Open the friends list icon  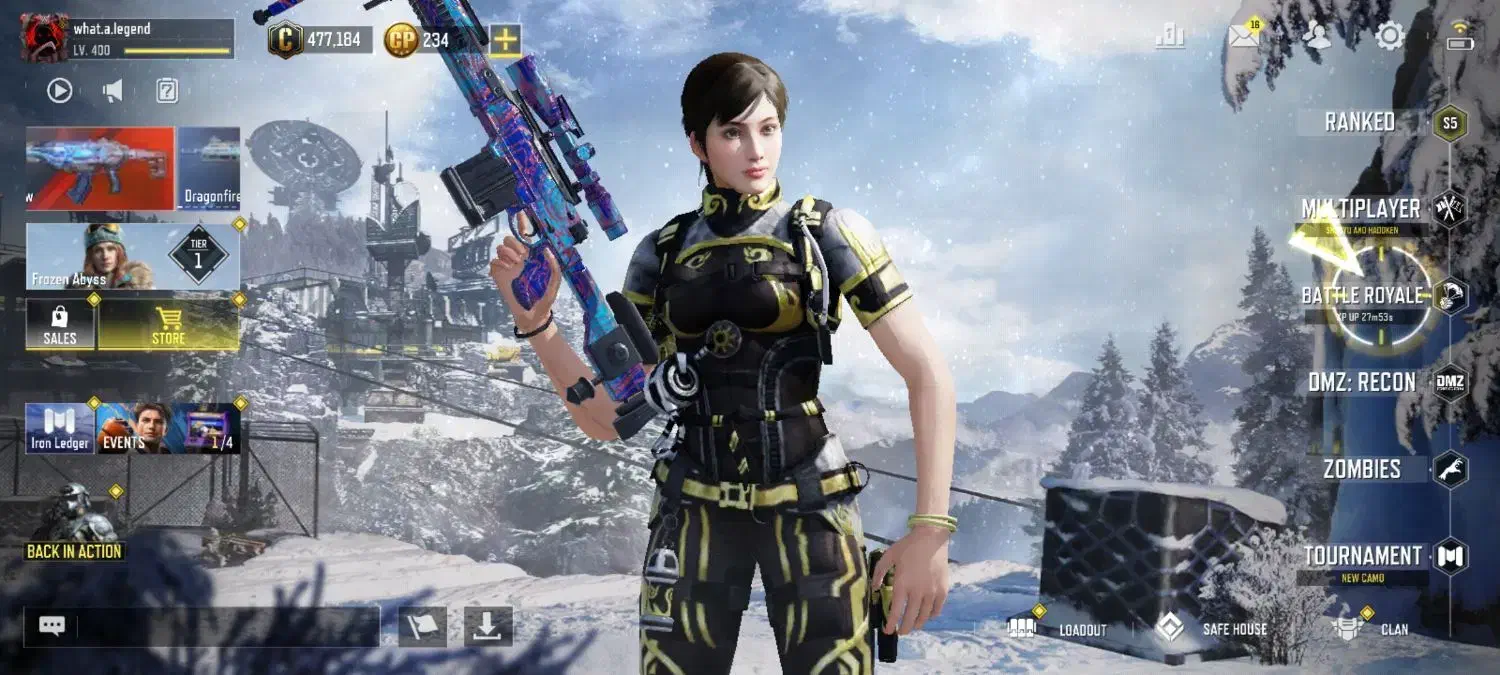coord(1317,37)
